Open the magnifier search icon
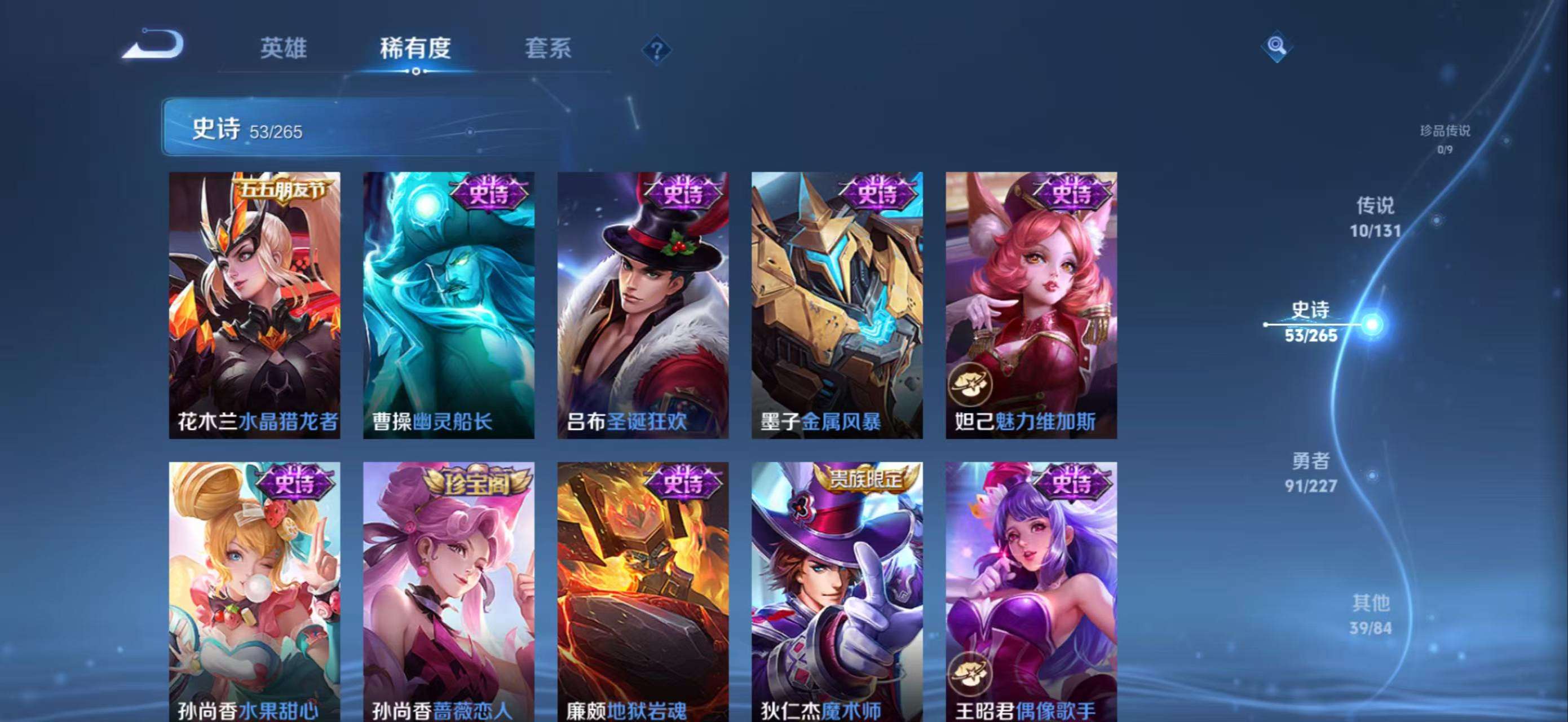Screen dimensions: 1568x722 (x=1276, y=46)
